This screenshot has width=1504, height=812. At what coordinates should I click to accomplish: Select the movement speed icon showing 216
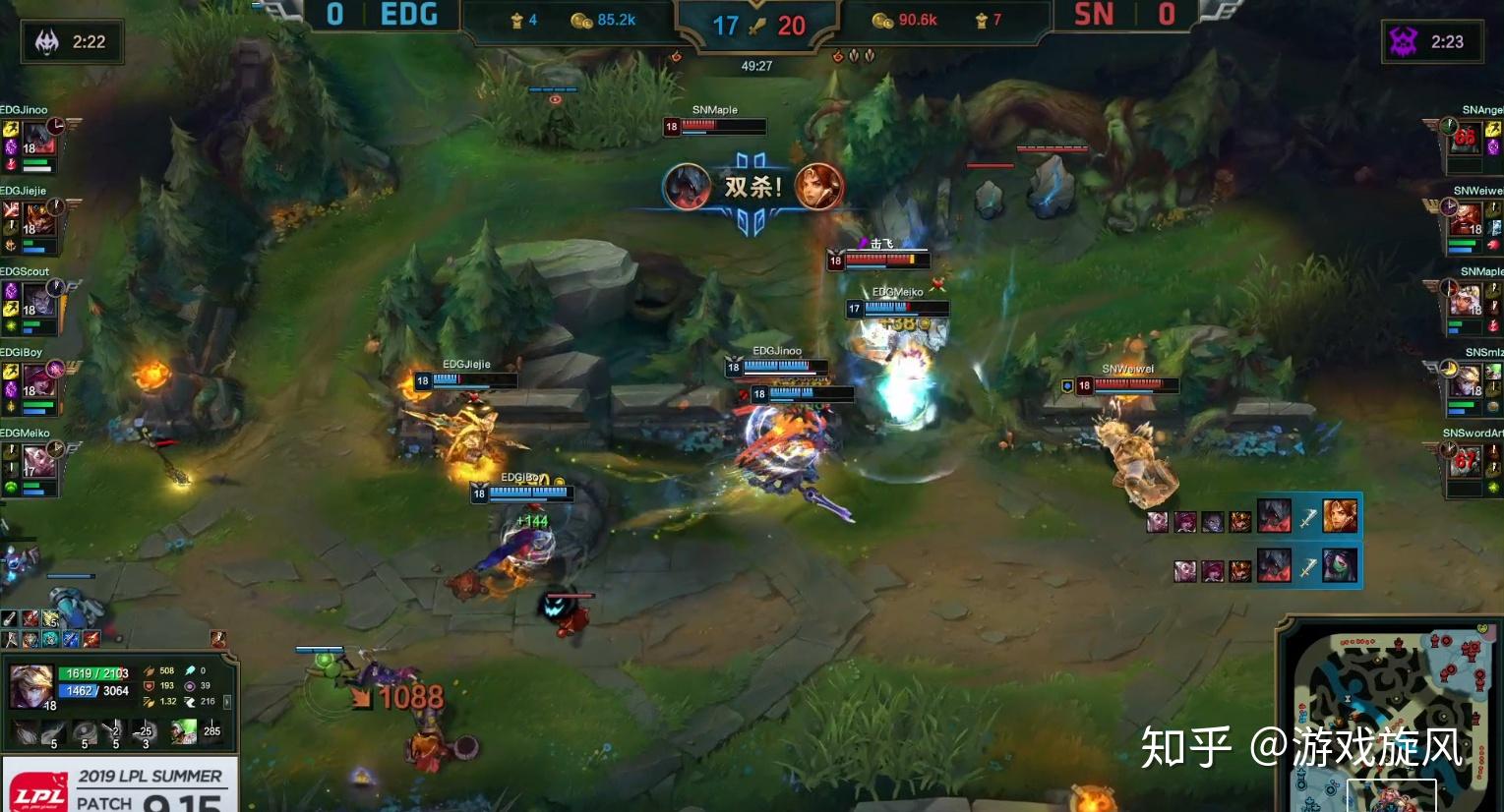click(x=191, y=701)
